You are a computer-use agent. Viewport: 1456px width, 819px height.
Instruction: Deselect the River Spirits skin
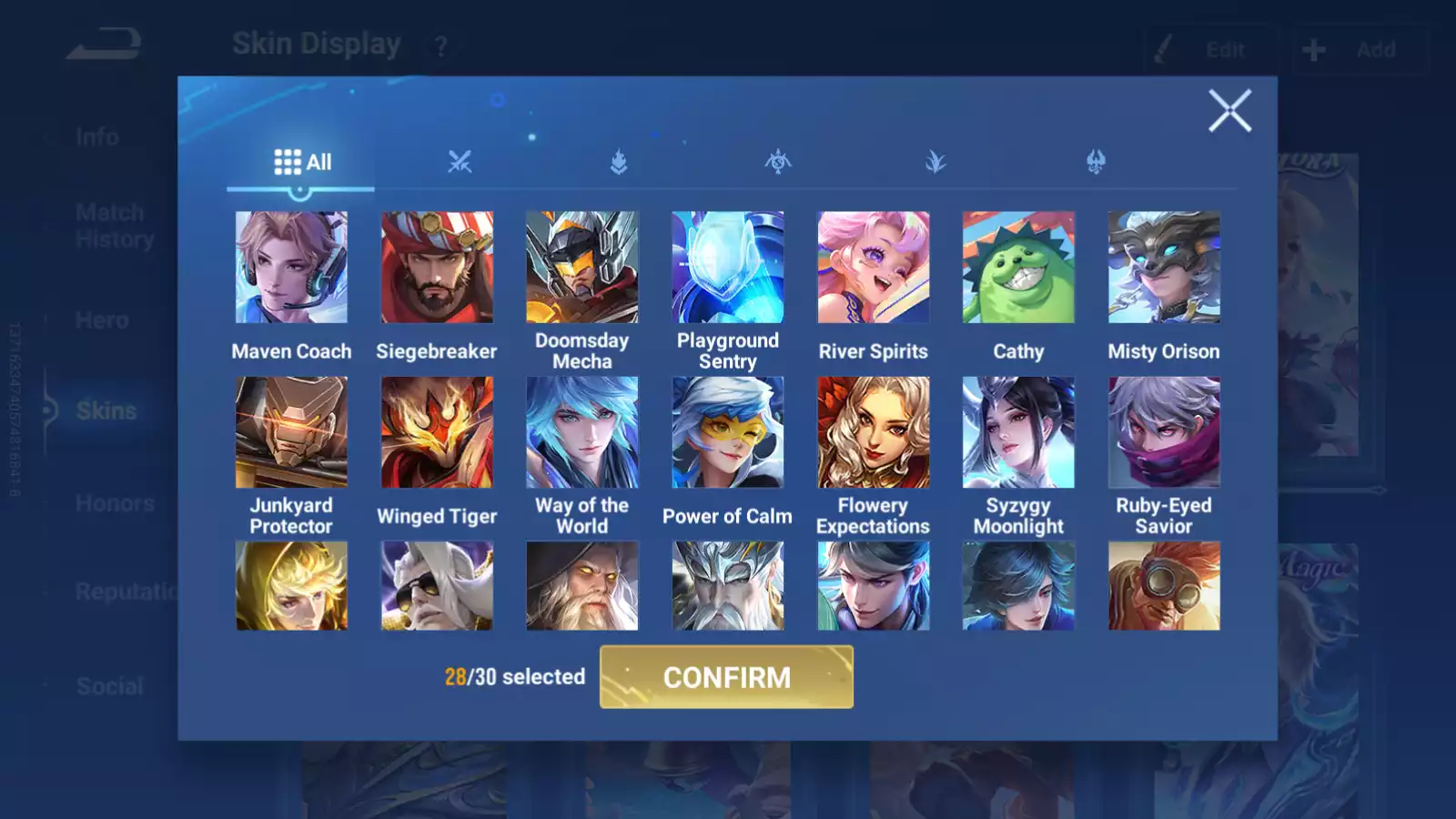click(x=873, y=266)
